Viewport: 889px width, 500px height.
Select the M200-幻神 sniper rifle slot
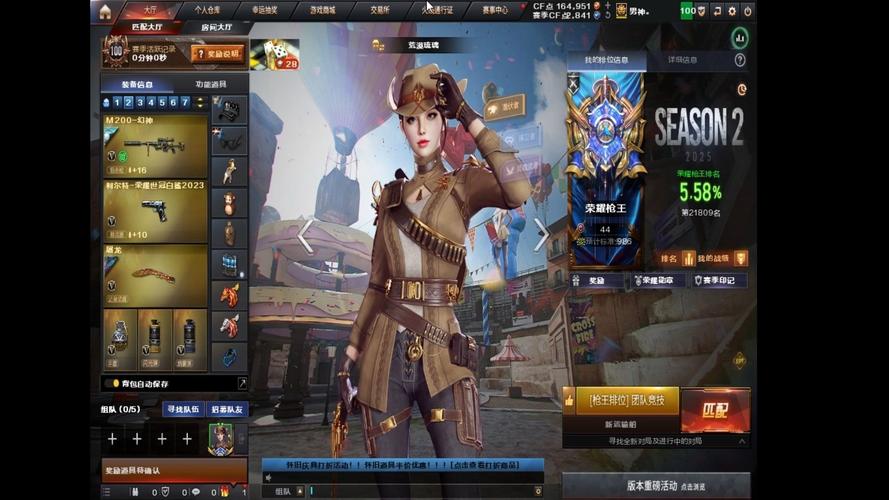click(x=155, y=146)
